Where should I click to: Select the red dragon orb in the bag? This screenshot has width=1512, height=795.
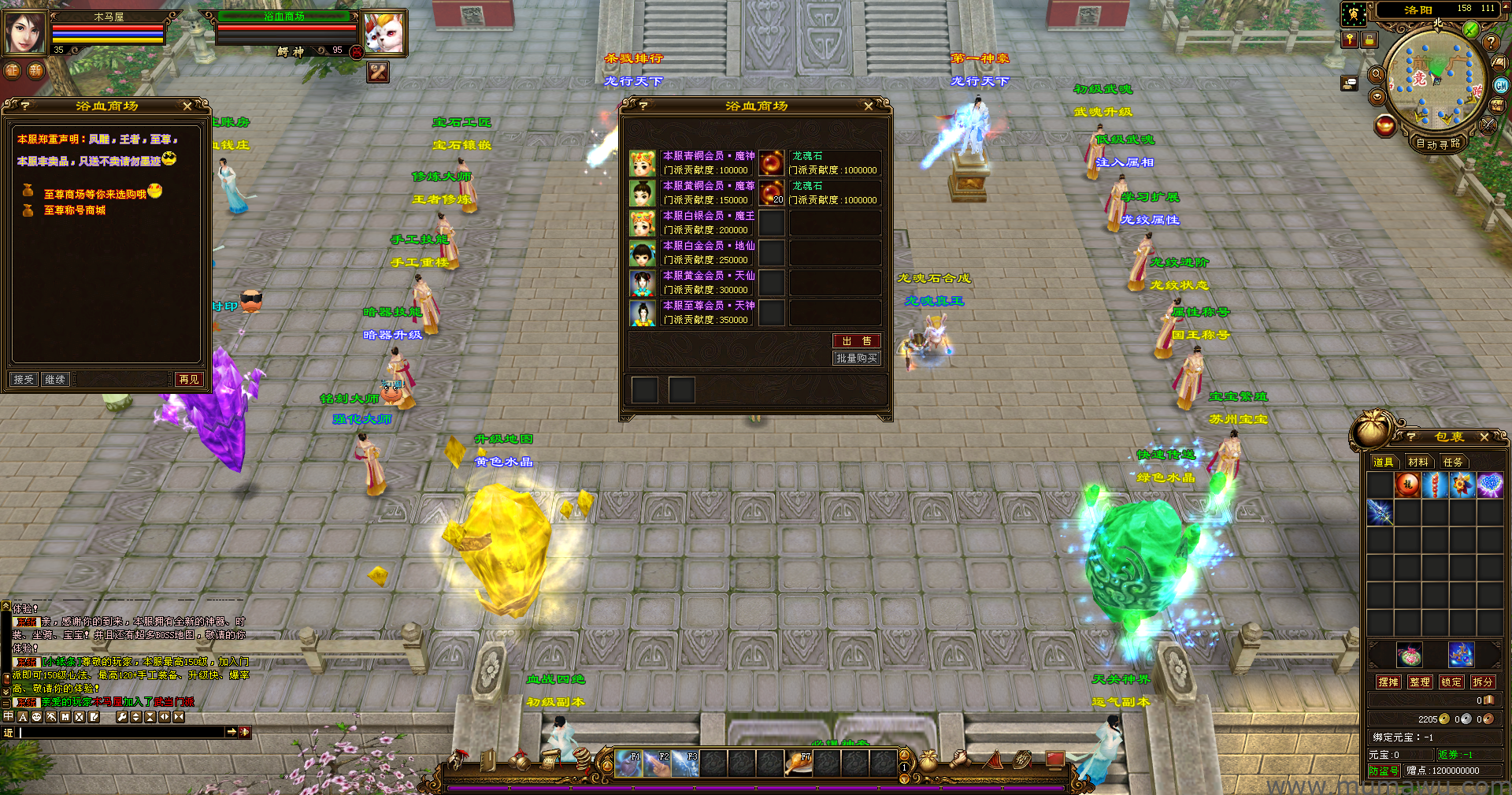click(x=1407, y=485)
